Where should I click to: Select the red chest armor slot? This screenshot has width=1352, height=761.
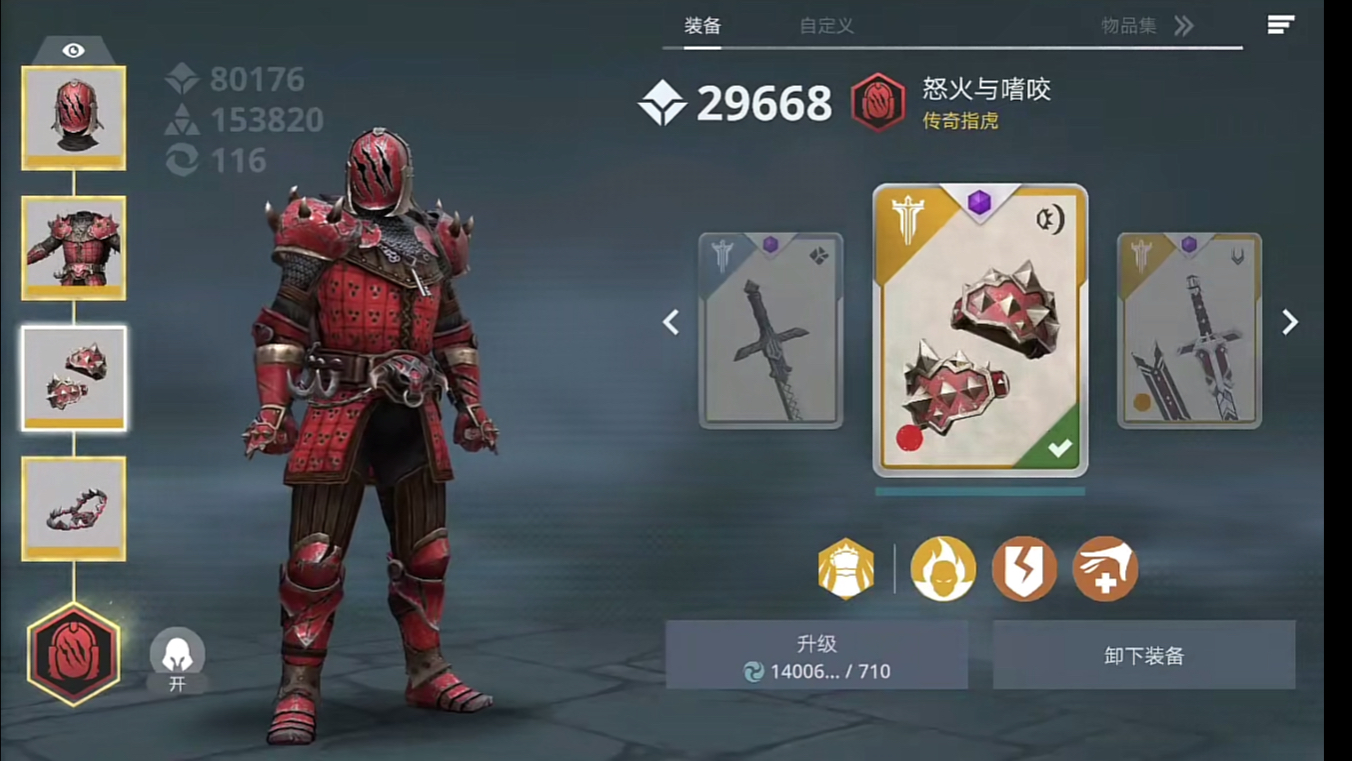(x=74, y=247)
